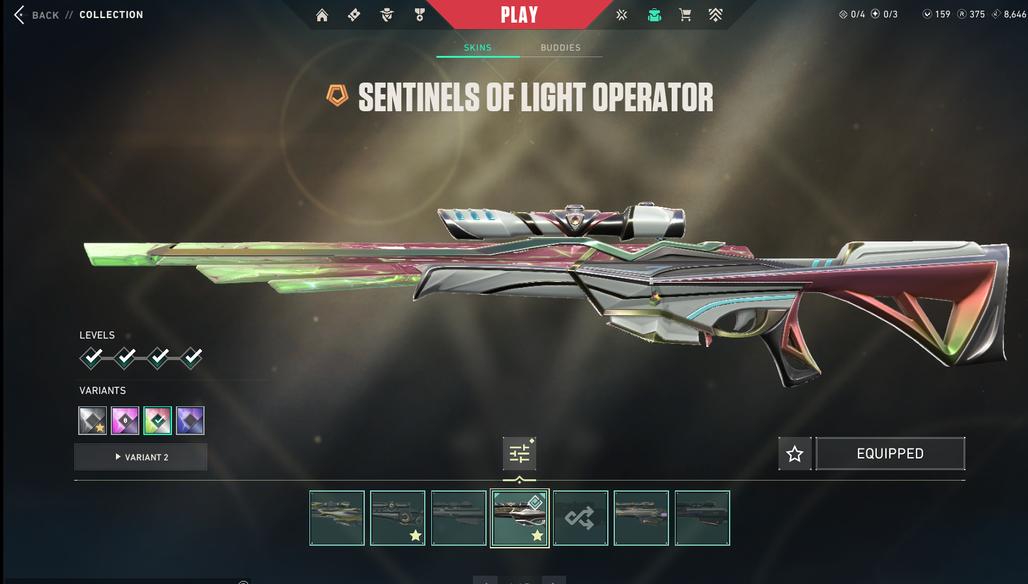Choose the pink variant swatch
Screen dimensions: 1028x584
125,421
